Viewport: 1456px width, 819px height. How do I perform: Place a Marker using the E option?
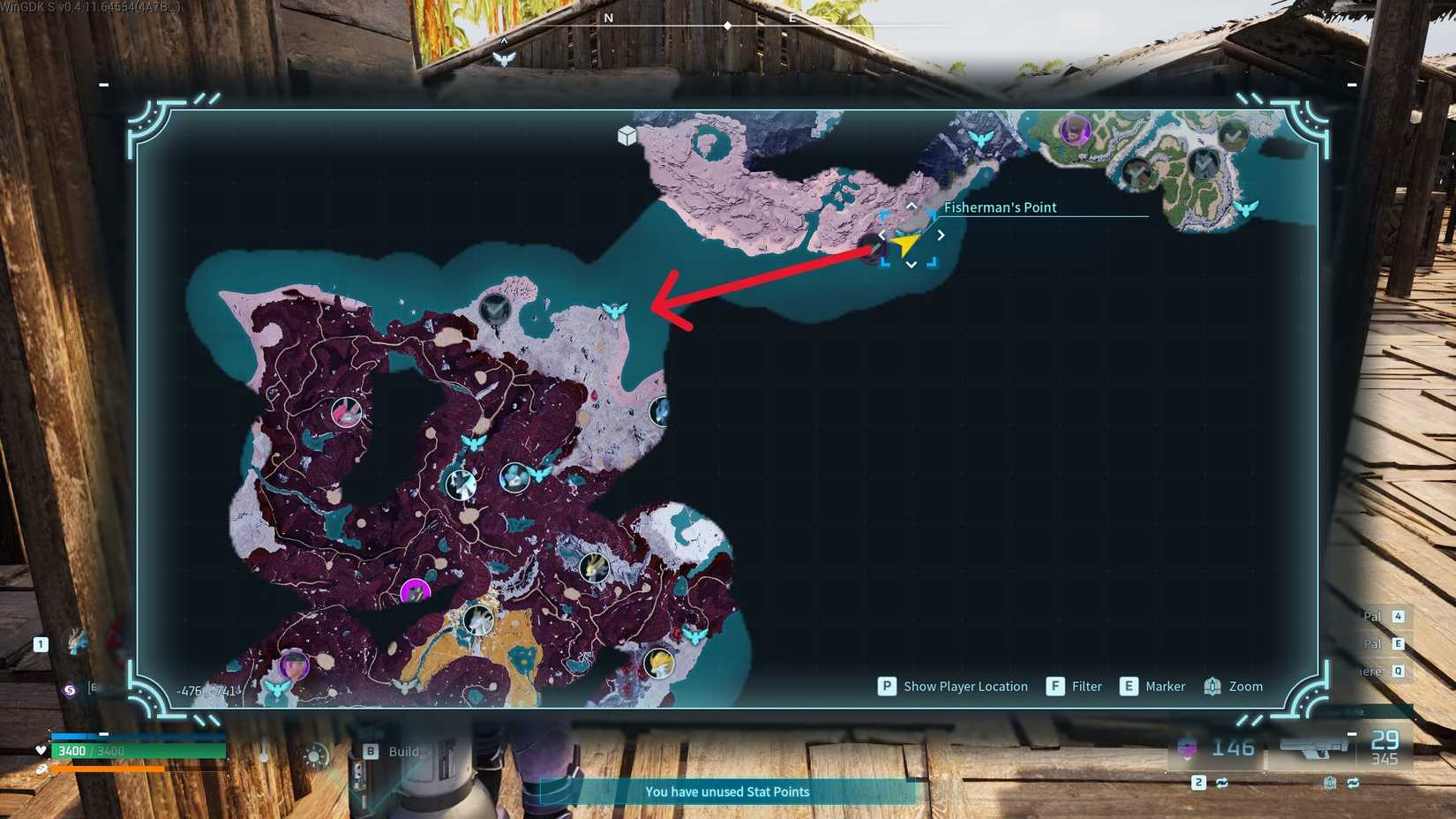(x=1152, y=686)
